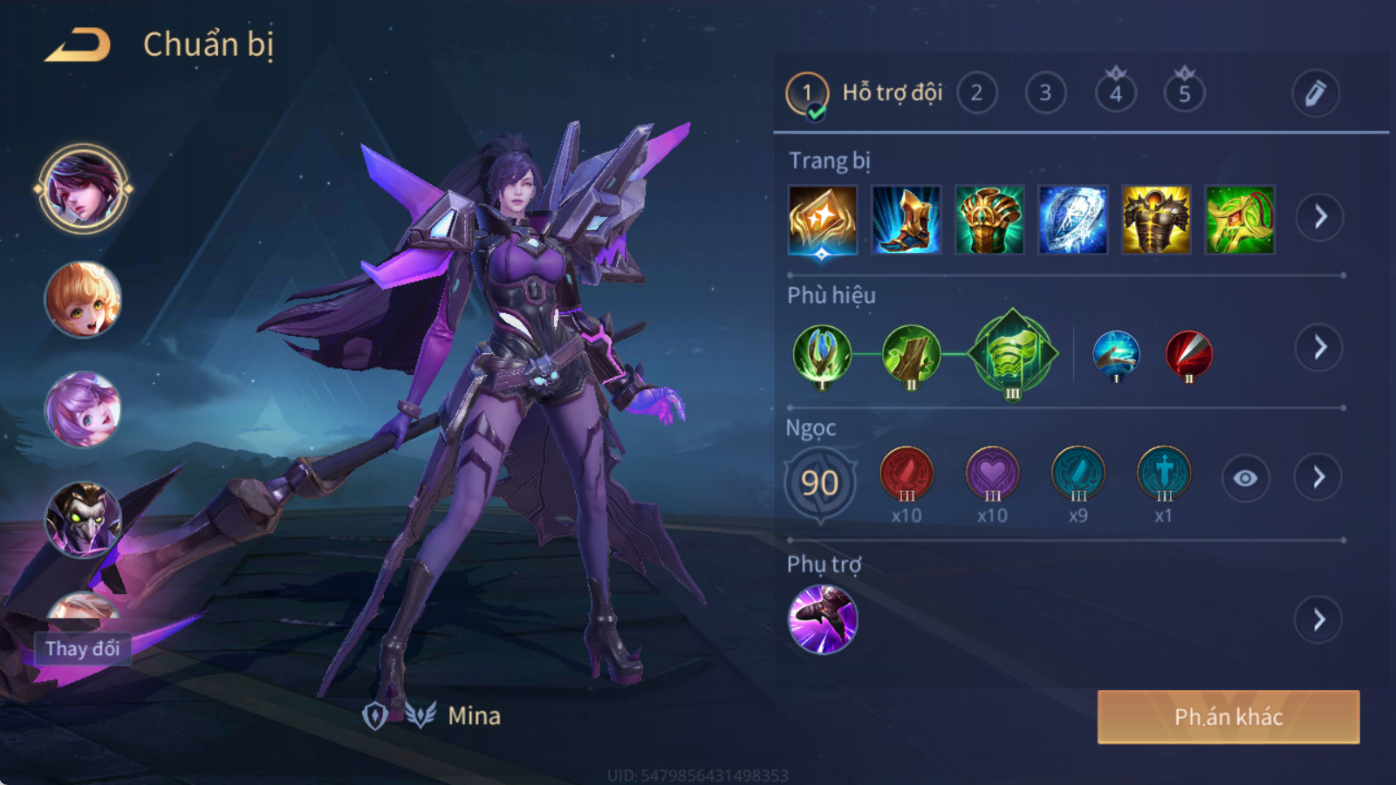Switch to build preset 3
Image resolution: width=1396 pixels, height=785 pixels.
click(x=1045, y=94)
